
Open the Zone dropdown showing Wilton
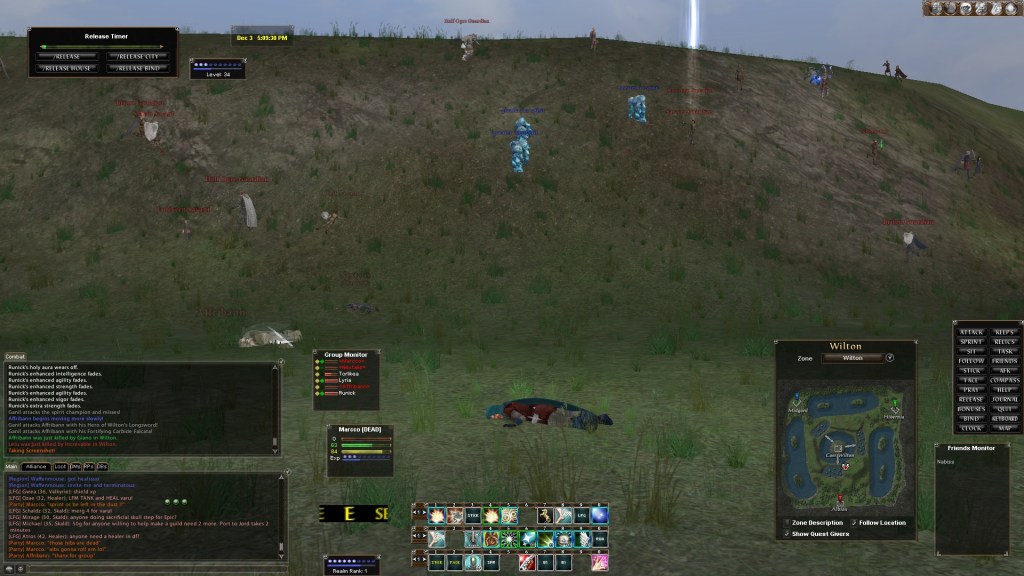(889, 357)
